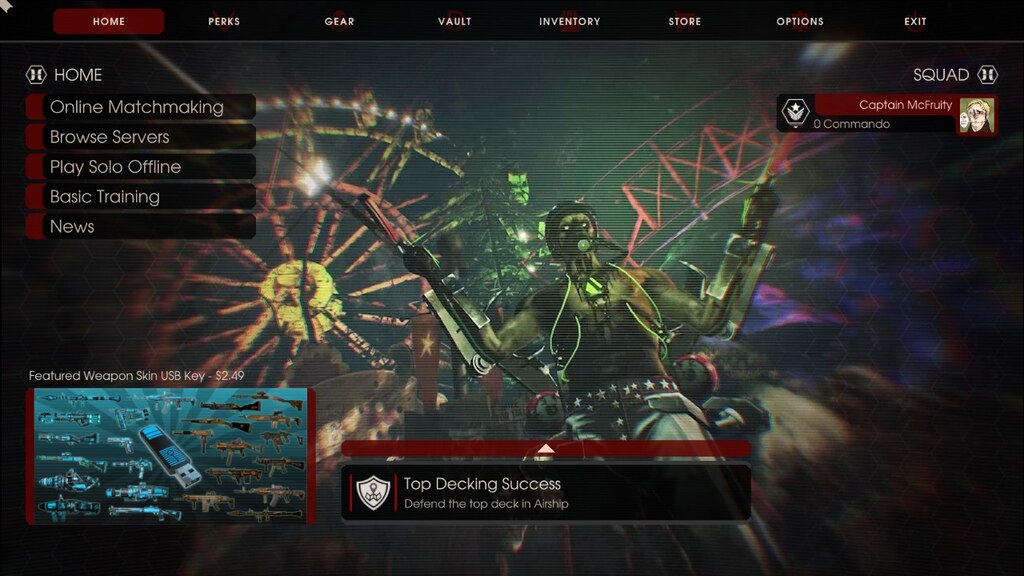The image size is (1024, 576).
Task: Expand the objectives panel with the up arrow
Action: (x=545, y=448)
